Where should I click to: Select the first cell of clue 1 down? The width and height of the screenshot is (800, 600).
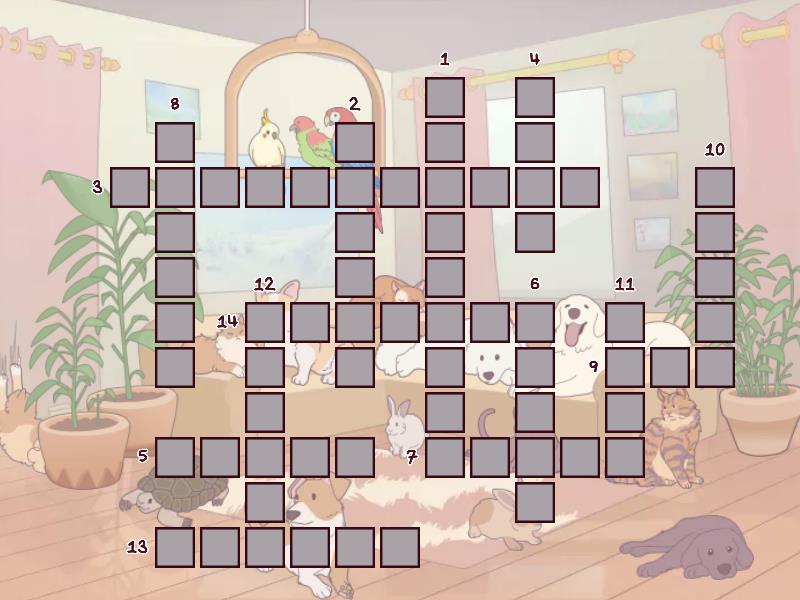(445, 97)
